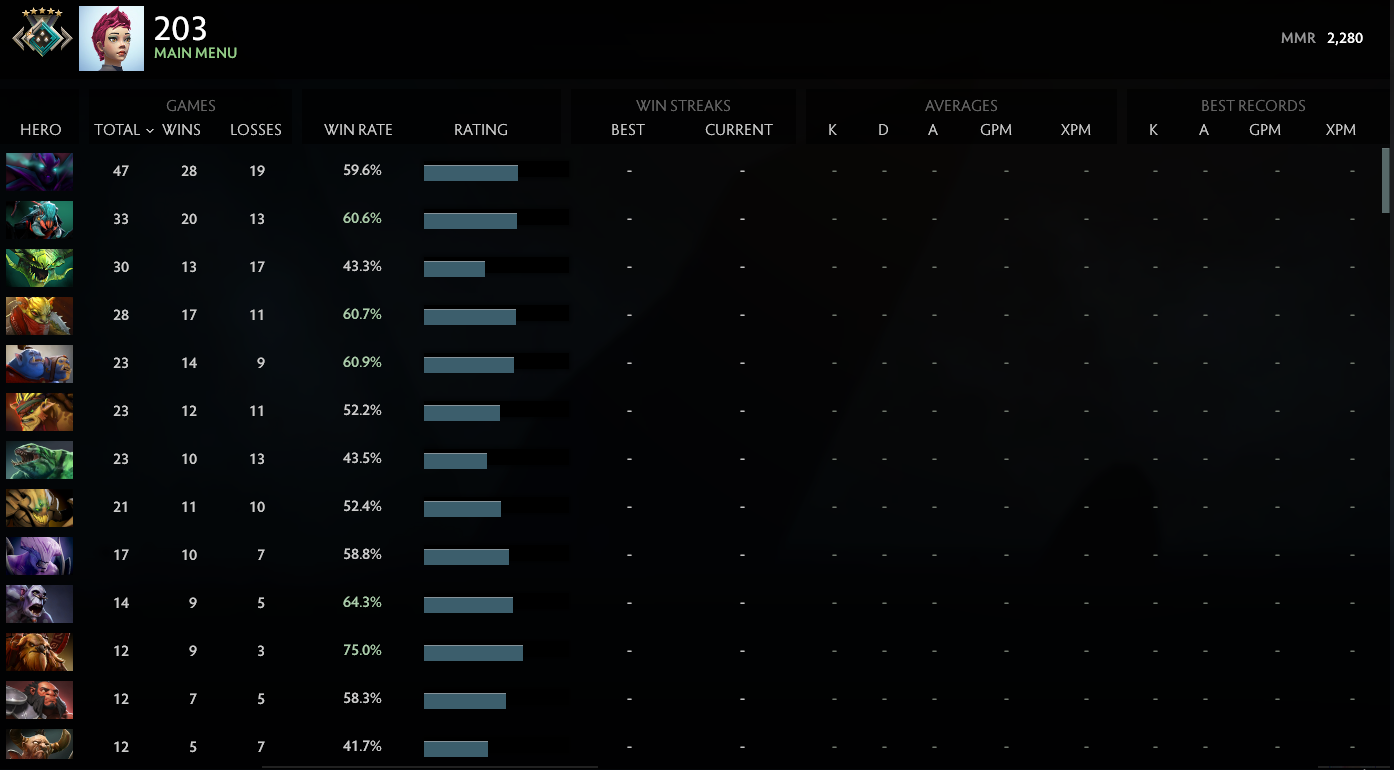Click the MMR value 2,280

pyautogui.click(x=1348, y=38)
